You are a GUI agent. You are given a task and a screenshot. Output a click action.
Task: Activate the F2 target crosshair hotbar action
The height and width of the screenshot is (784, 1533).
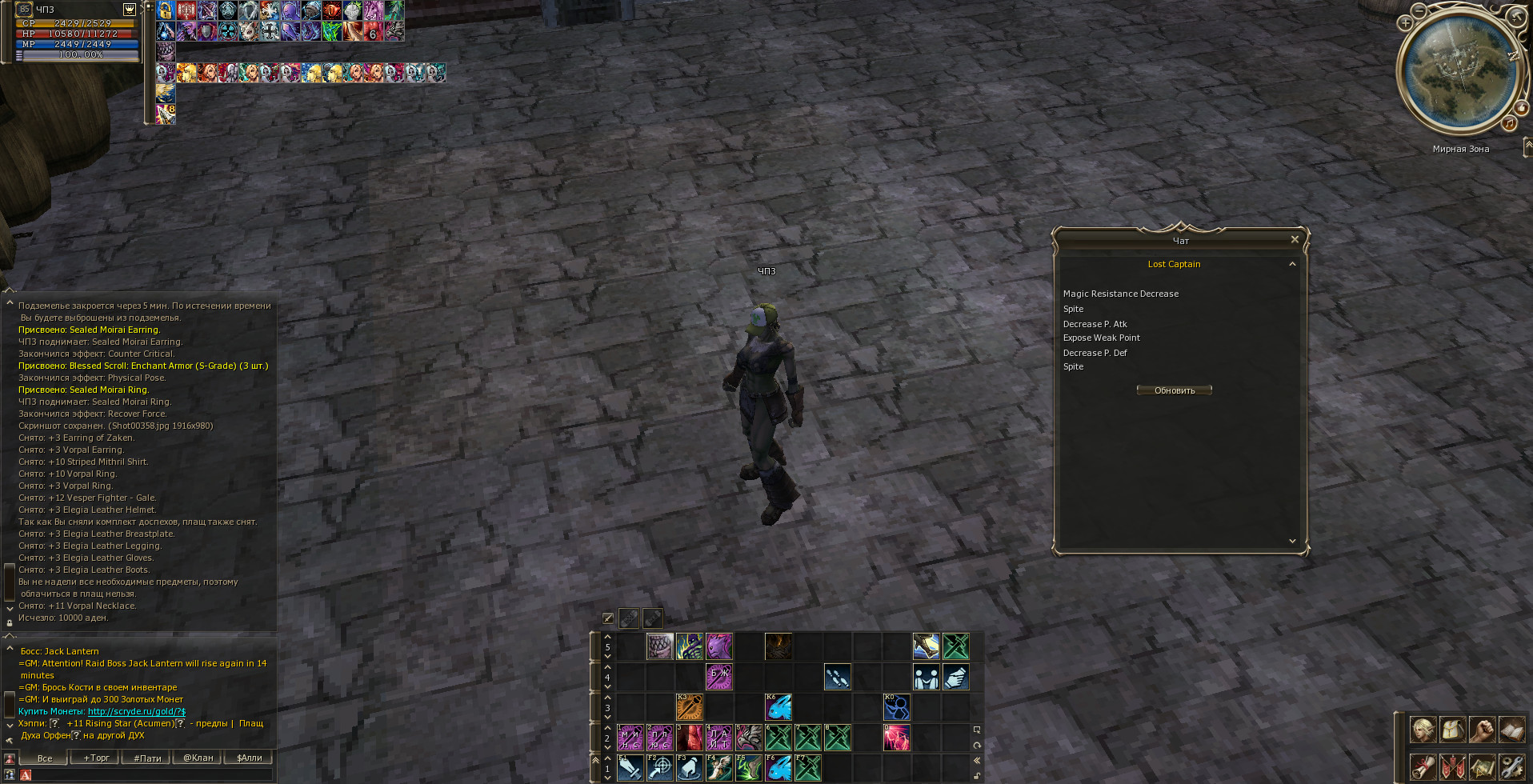[x=659, y=768]
